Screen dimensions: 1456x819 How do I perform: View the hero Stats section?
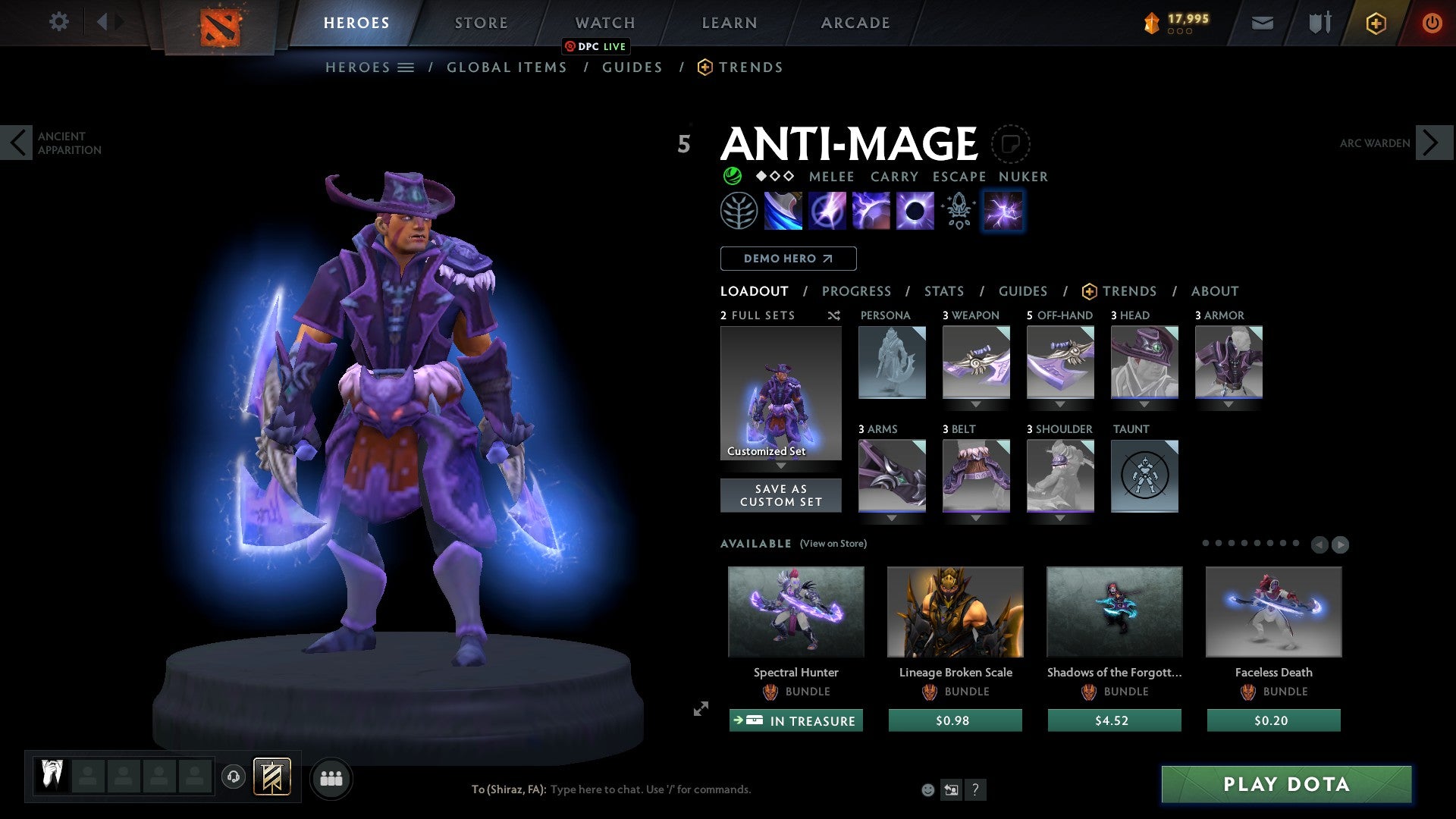coord(943,291)
